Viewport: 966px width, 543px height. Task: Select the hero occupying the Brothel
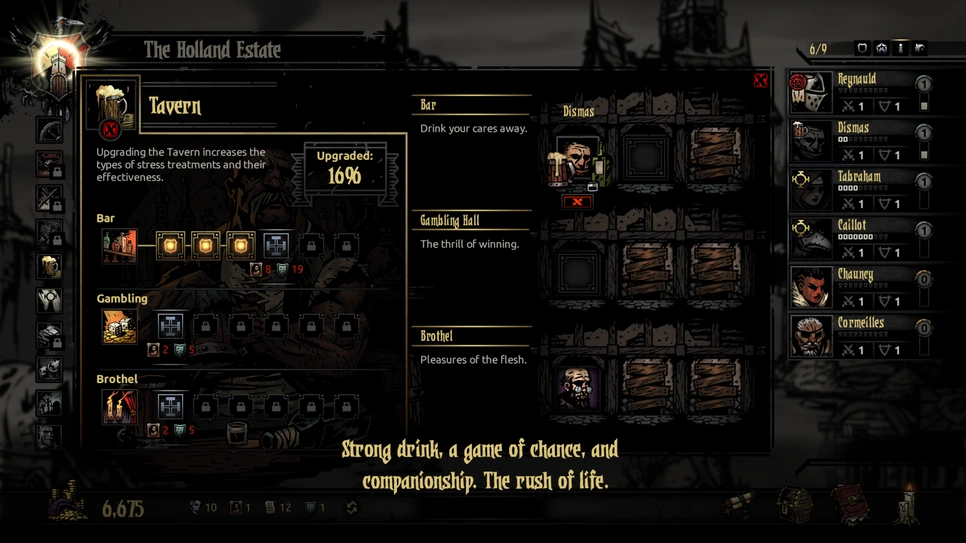pos(577,385)
